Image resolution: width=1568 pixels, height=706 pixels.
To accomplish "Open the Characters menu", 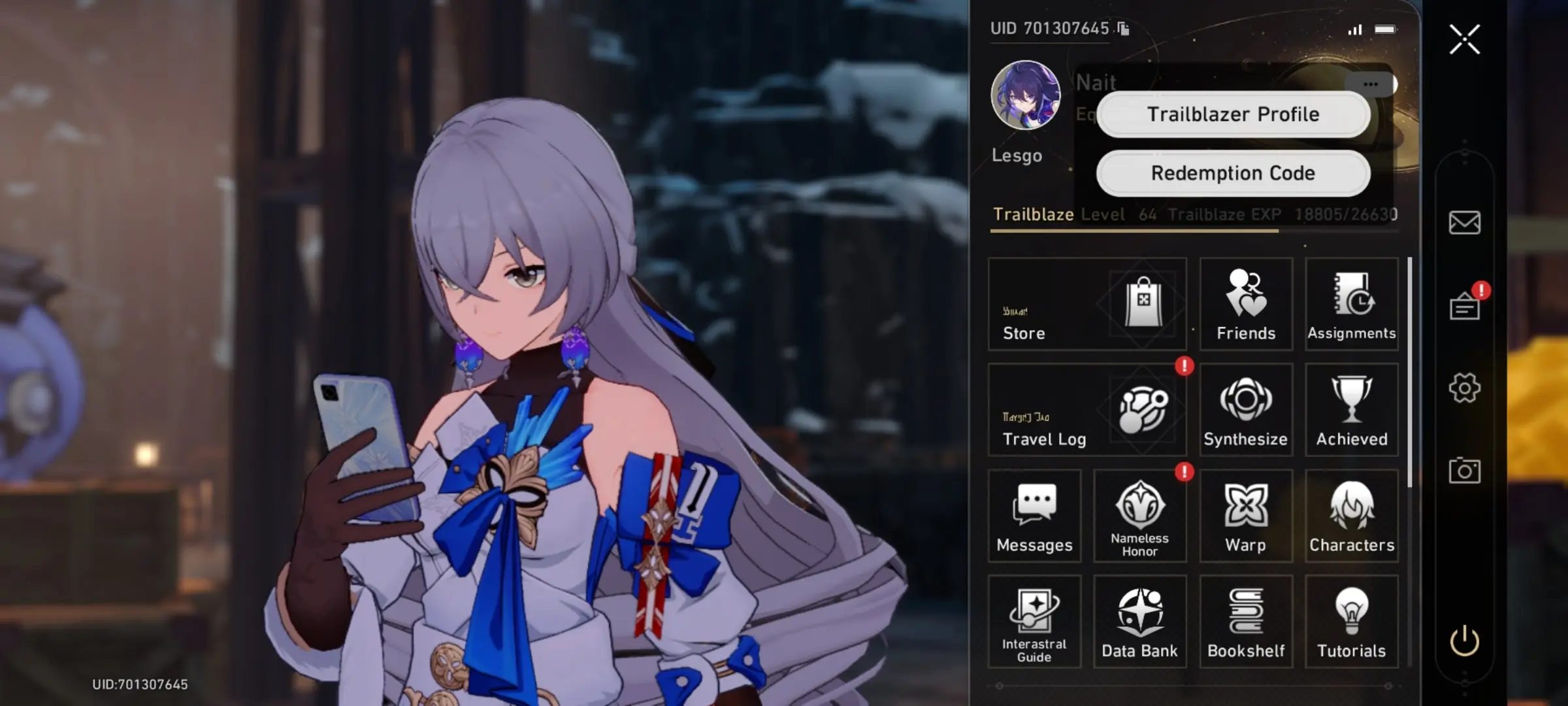I will click(1351, 516).
